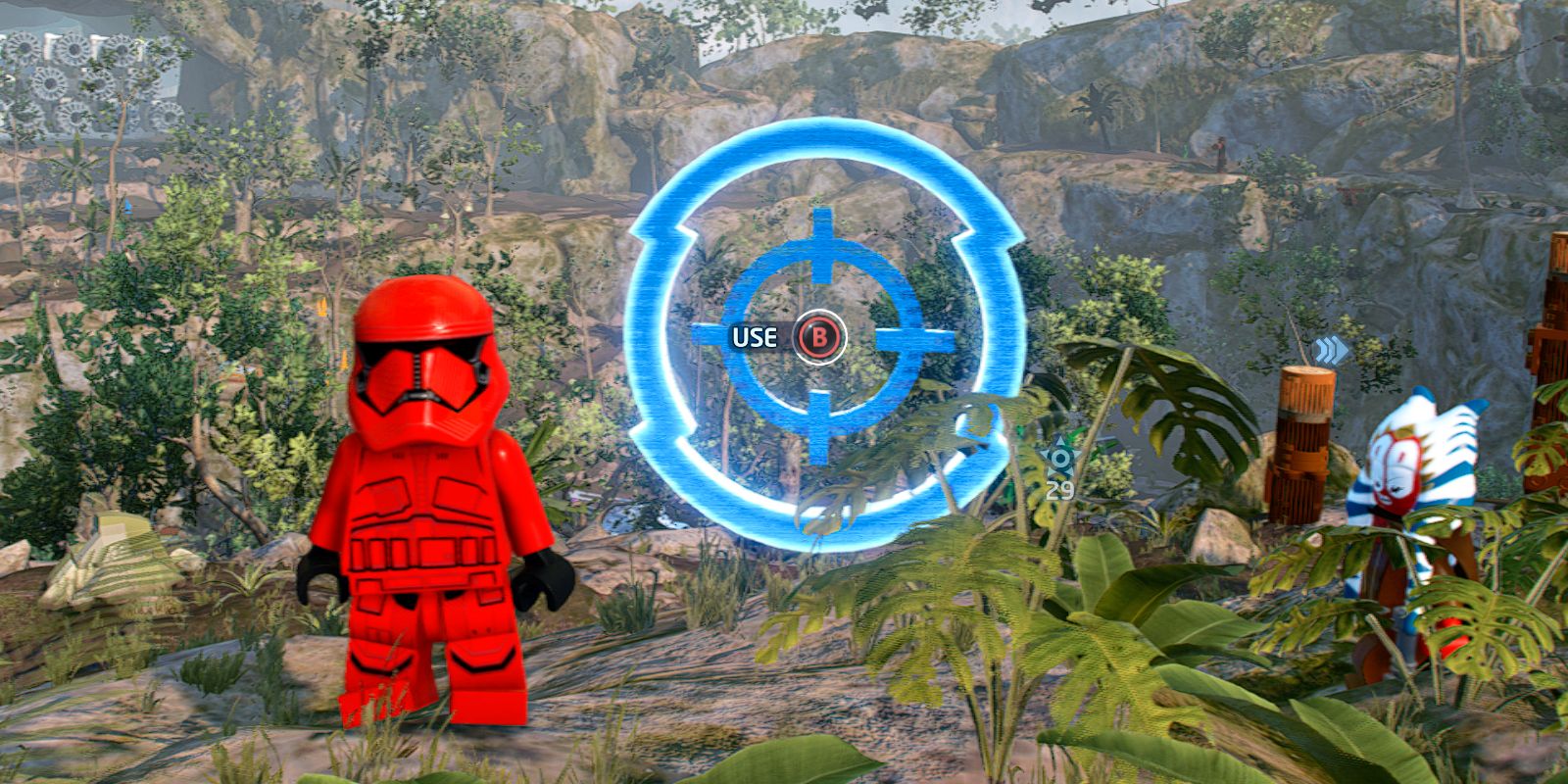Click the upward arrow atop the compass star icon
Screen dimensions: 1568x784
point(1060,441)
